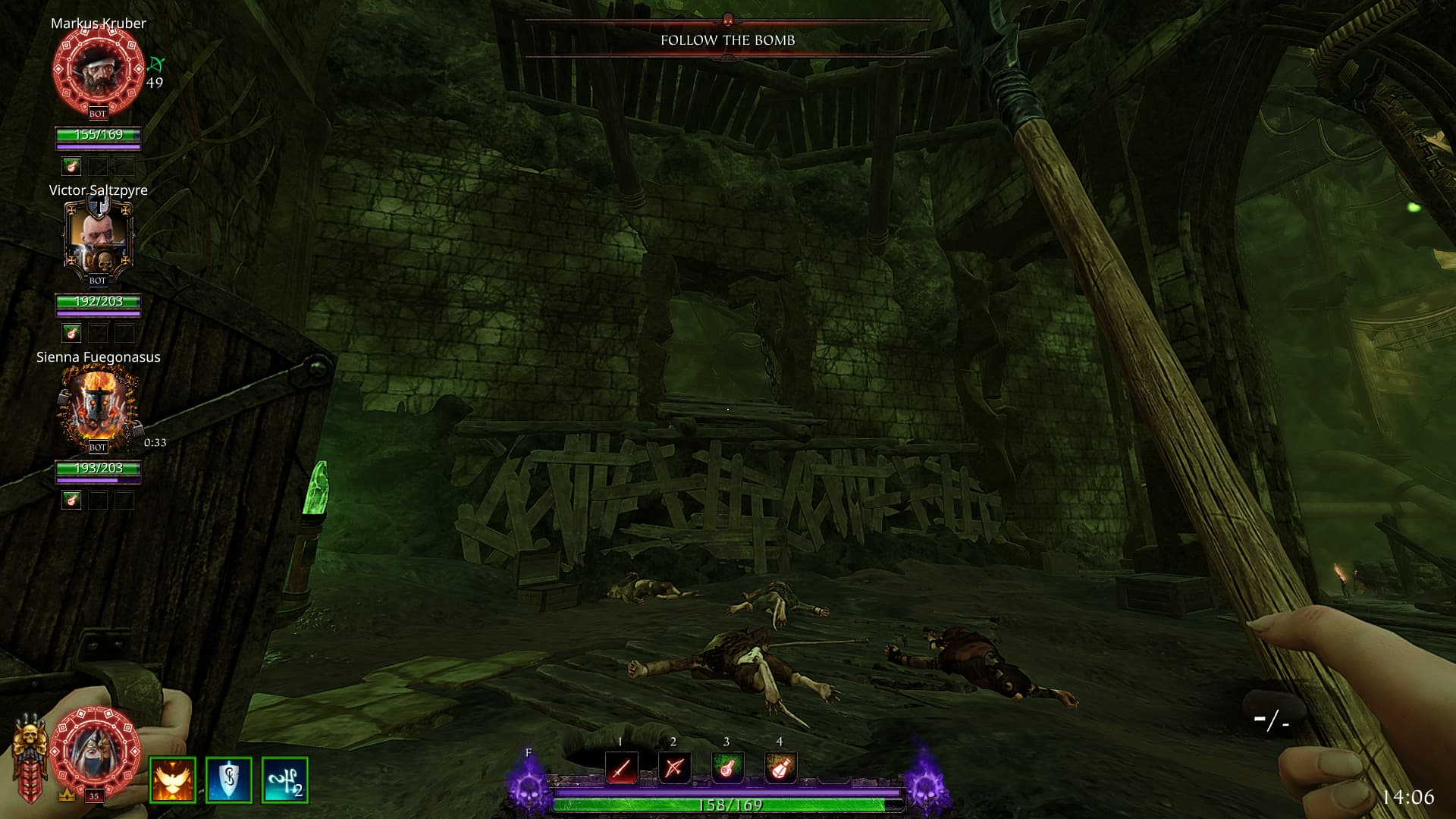This screenshot has width=1456, height=819.
Task: Click the blue shield buff icon
Action: (228, 780)
